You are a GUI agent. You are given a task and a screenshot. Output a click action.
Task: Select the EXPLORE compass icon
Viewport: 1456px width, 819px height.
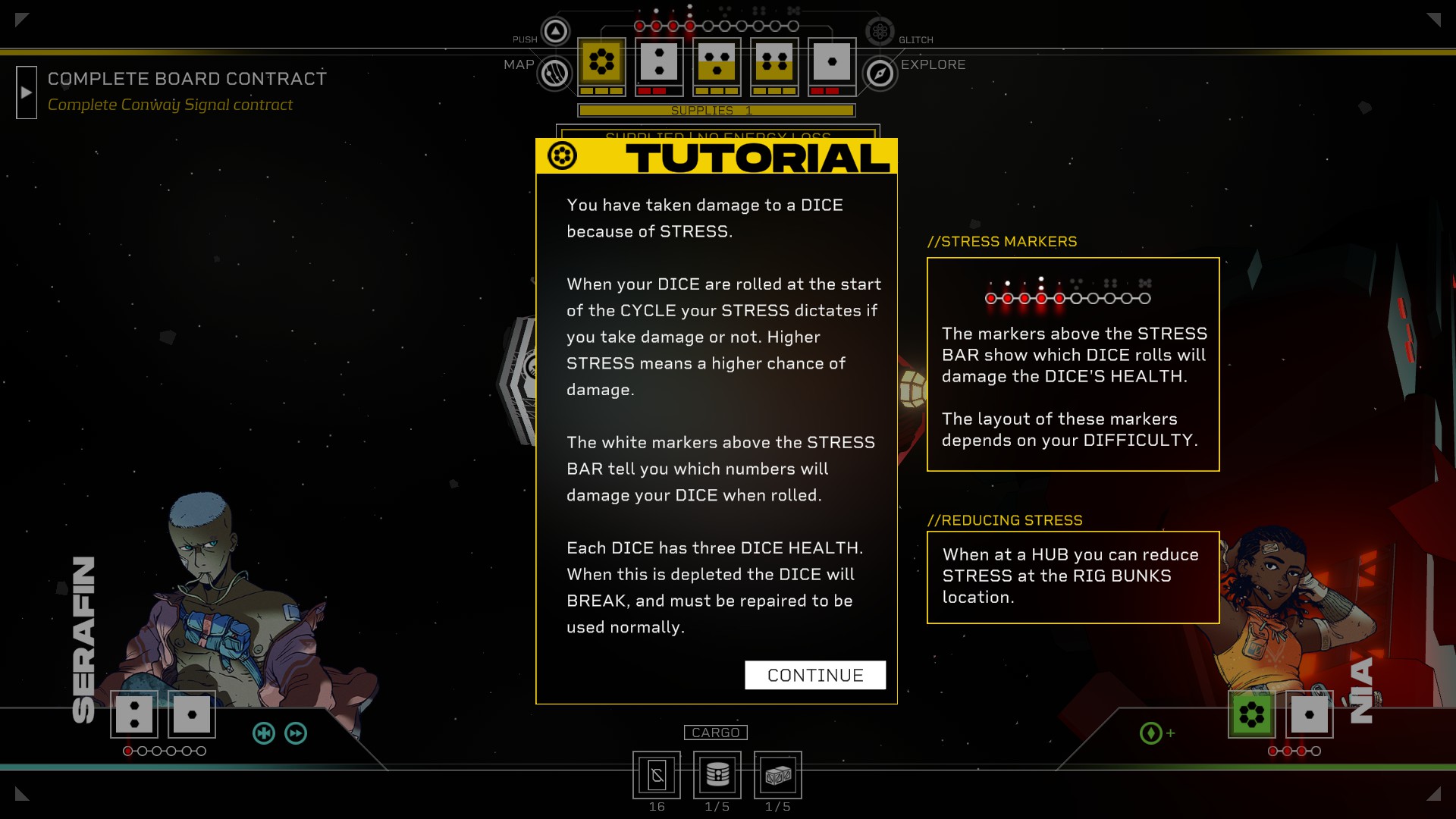click(880, 74)
